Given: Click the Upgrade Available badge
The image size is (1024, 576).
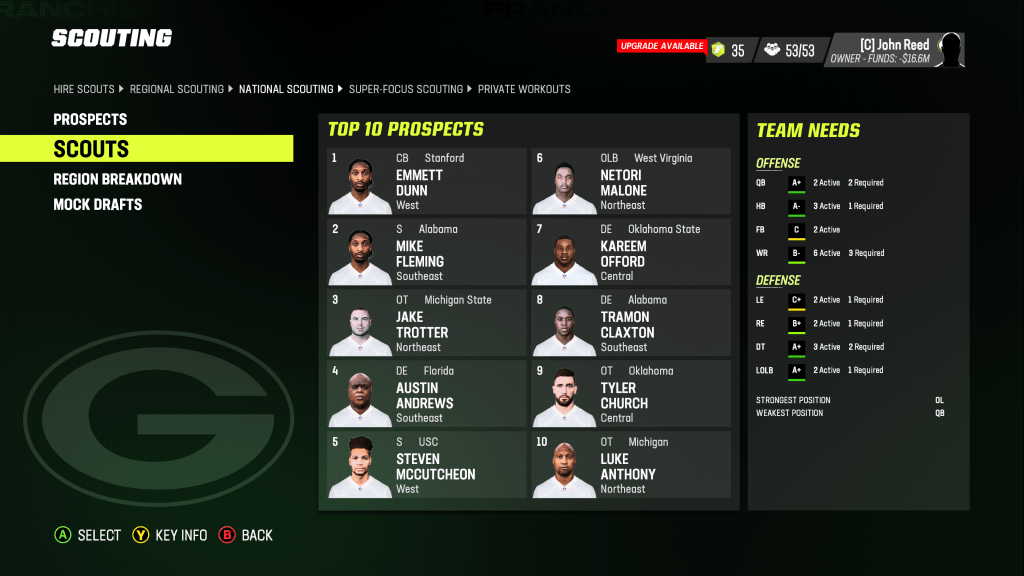Looking at the screenshot, I should pos(661,46).
